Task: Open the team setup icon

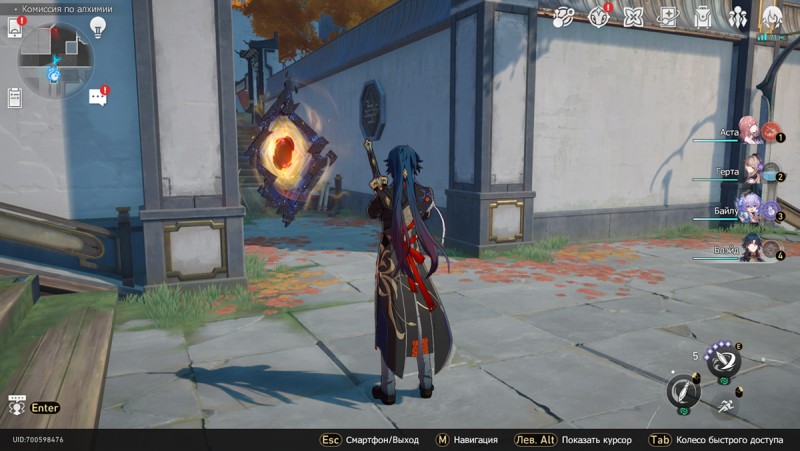Action: pos(738,16)
